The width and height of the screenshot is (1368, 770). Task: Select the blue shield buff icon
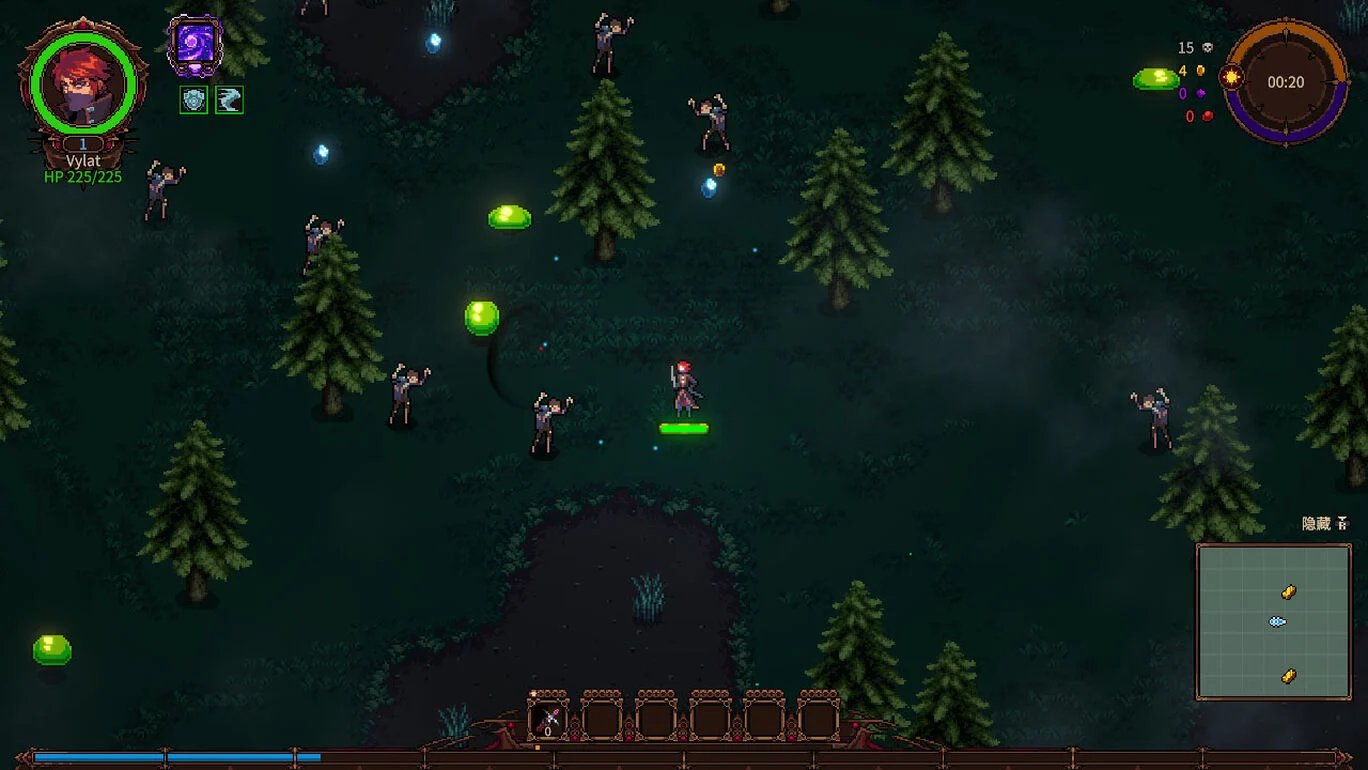coord(194,100)
